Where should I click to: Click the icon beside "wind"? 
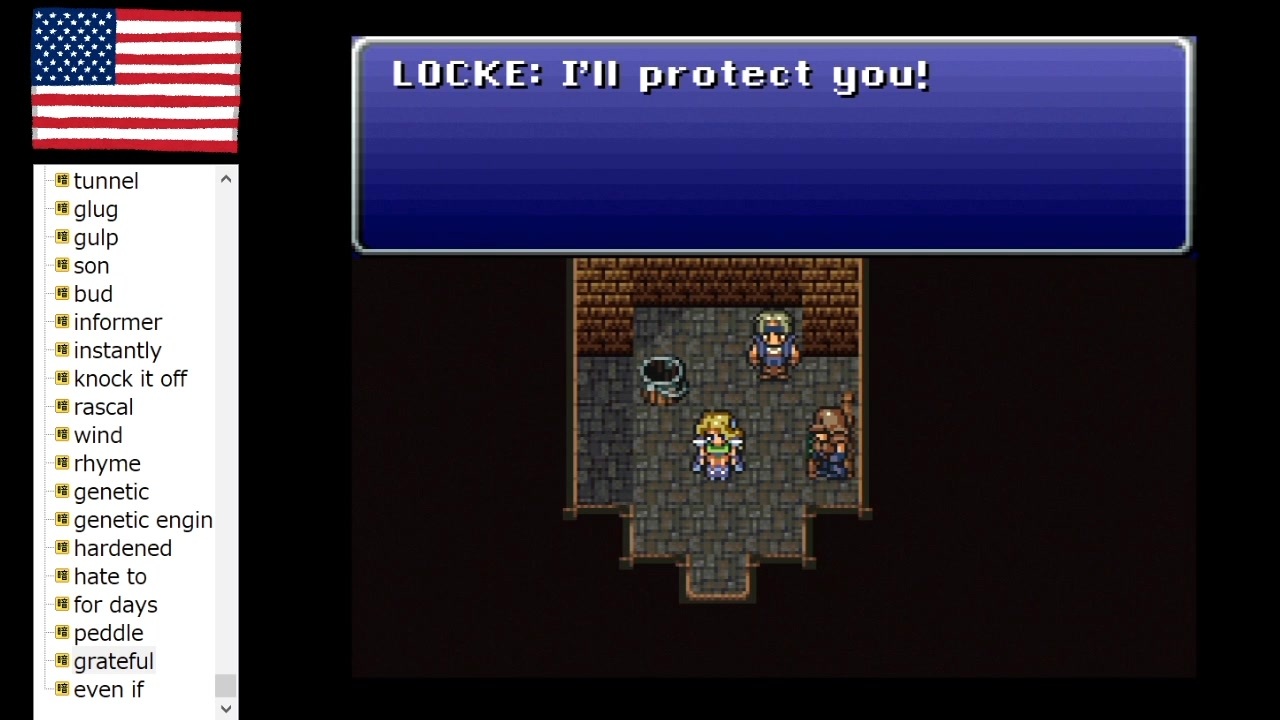pos(61,435)
